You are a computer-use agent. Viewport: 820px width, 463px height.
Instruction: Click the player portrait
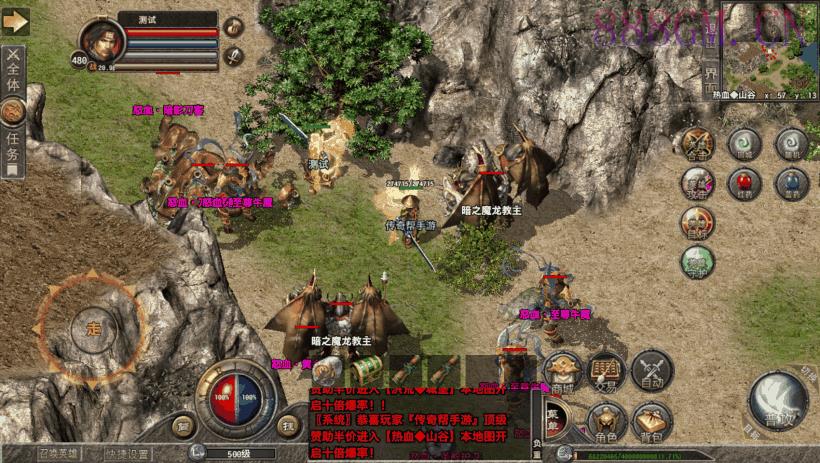101,42
